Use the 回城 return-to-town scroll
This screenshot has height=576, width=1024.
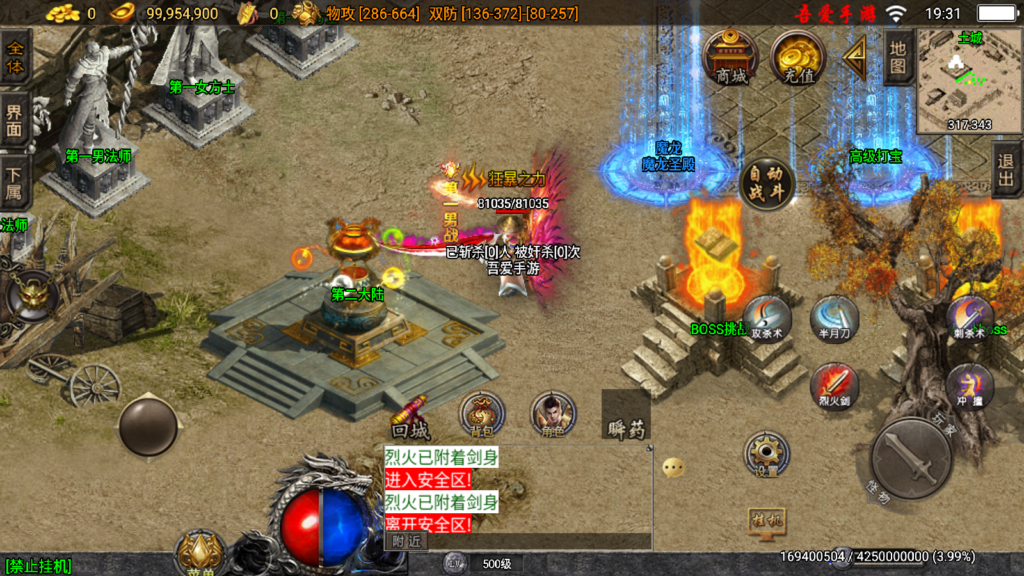click(411, 420)
